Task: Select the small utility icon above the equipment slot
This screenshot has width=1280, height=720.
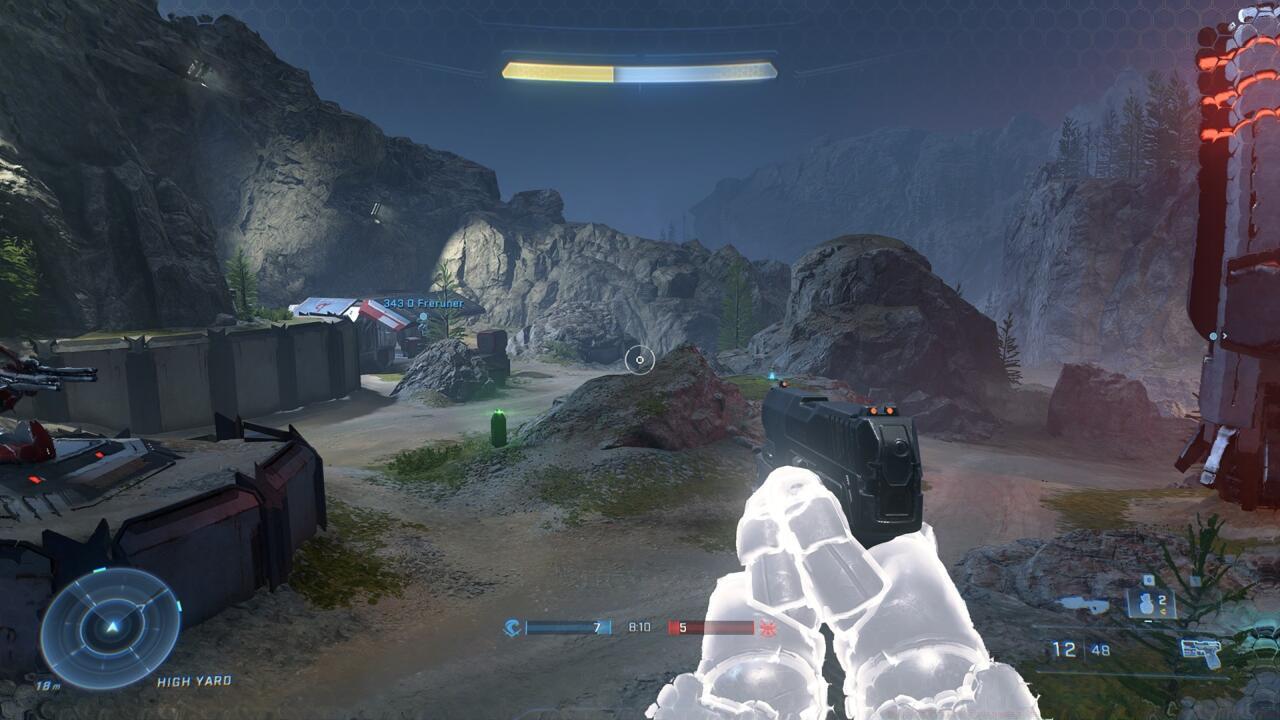Action: click(1149, 579)
